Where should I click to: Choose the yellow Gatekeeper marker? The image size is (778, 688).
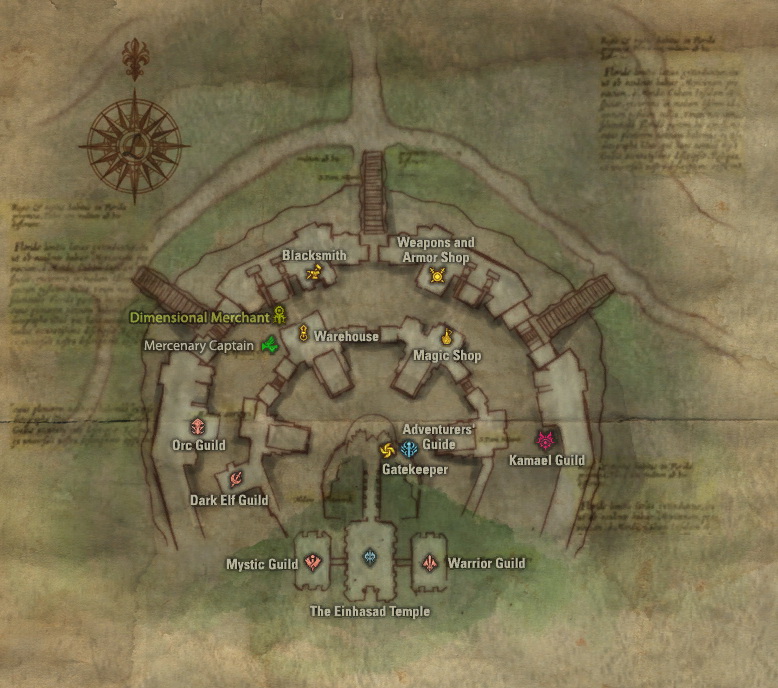pyautogui.click(x=388, y=450)
